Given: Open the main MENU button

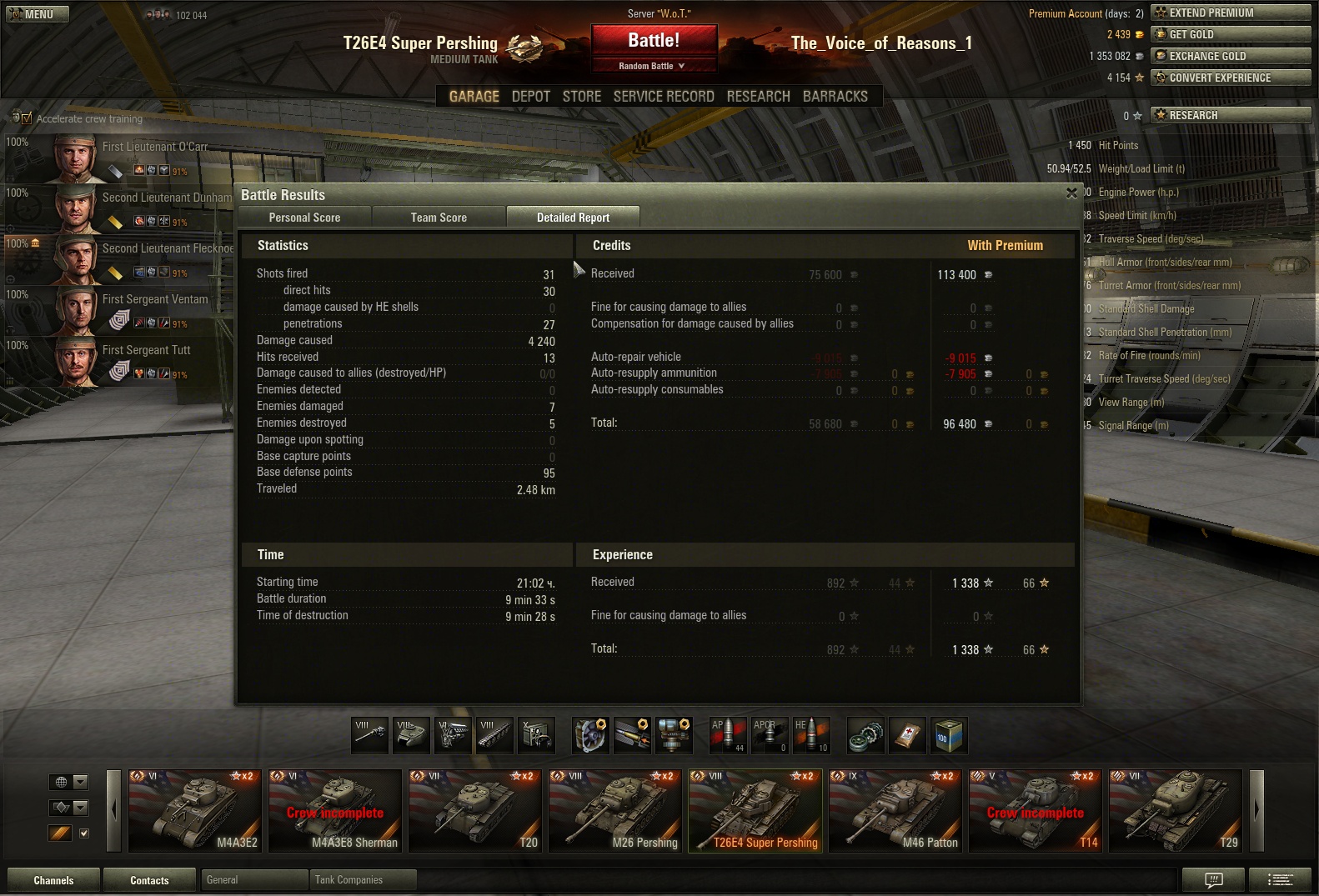Looking at the screenshot, I should [x=38, y=14].
